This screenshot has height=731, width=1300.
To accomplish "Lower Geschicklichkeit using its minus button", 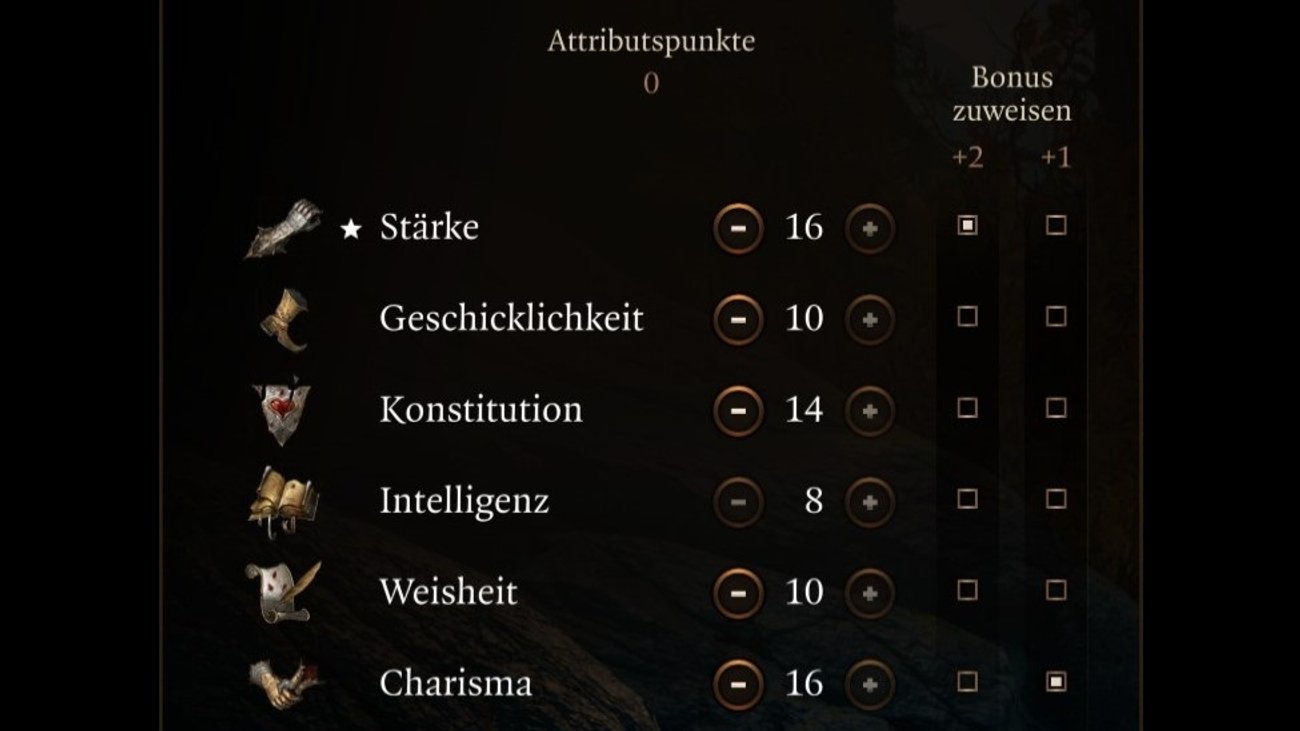I will tap(738, 319).
